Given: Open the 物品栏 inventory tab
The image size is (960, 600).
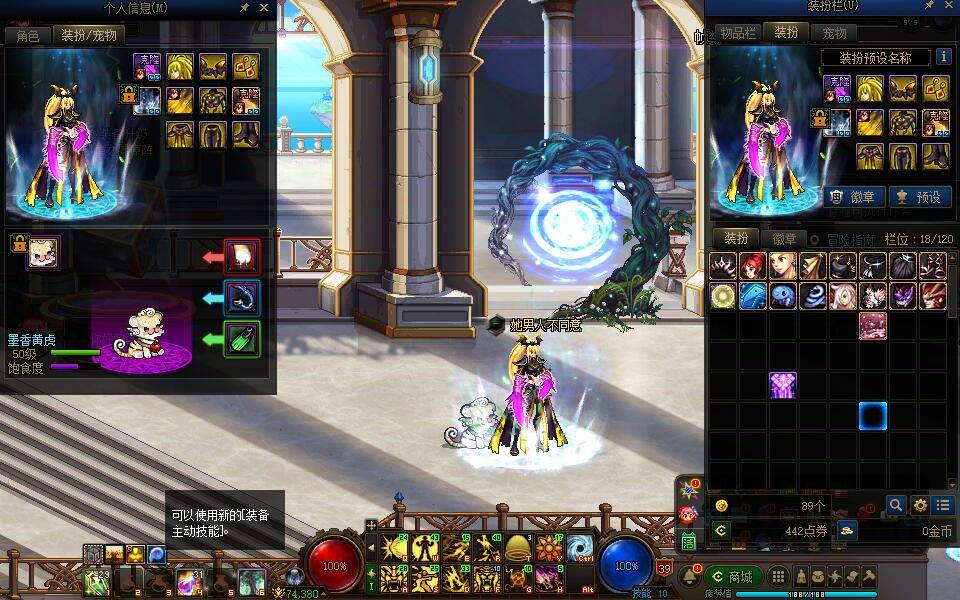Looking at the screenshot, I should coord(738,33).
